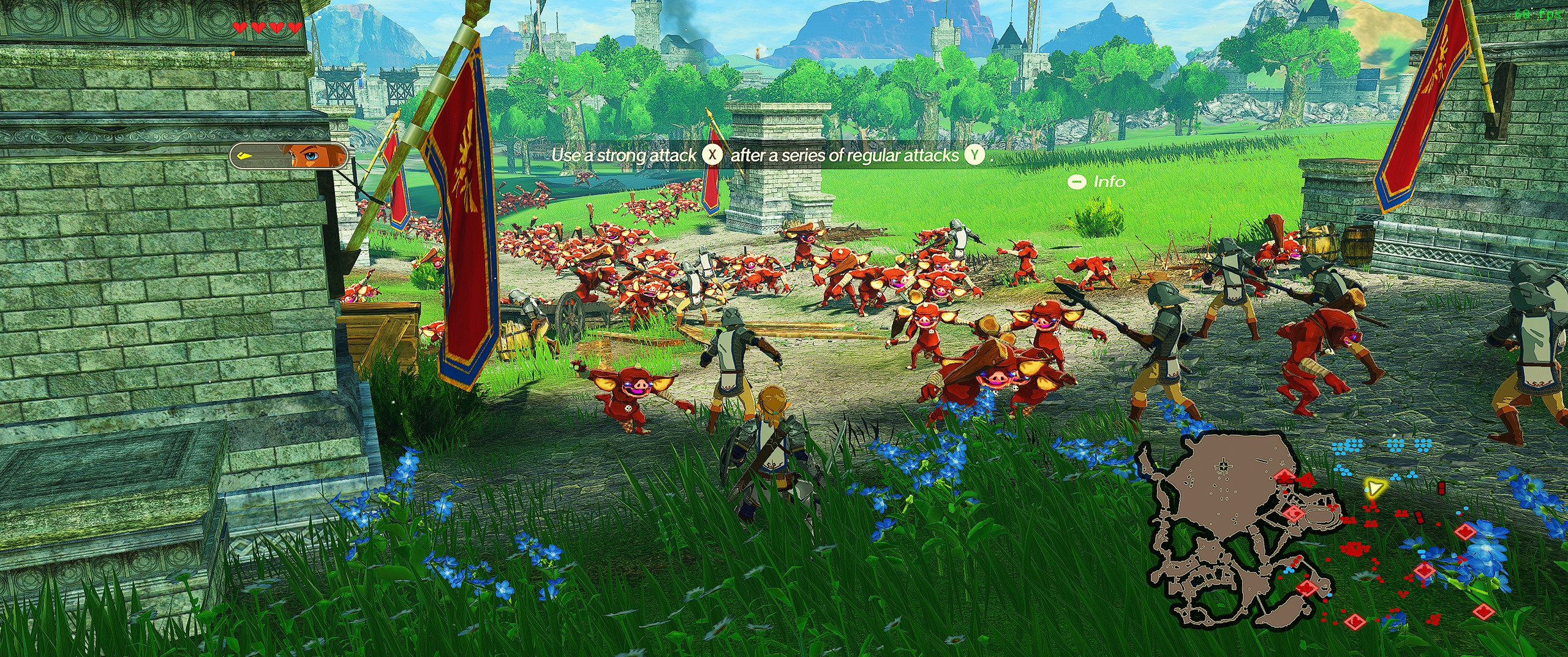
Task: Select a red enemy outpost icon on minimap
Action: [x=1294, y=513]
